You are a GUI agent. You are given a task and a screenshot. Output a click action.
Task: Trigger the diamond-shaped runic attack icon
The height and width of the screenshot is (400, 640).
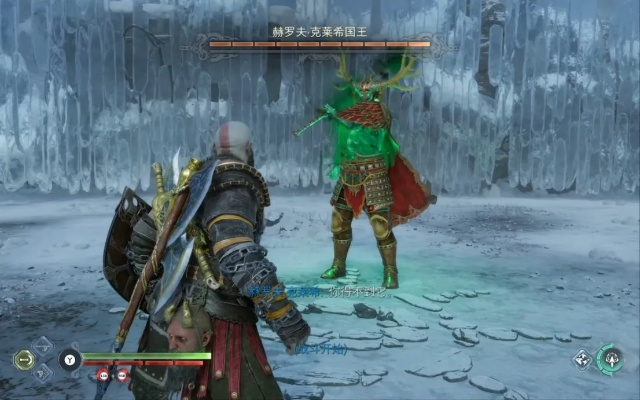coord(581,360)
